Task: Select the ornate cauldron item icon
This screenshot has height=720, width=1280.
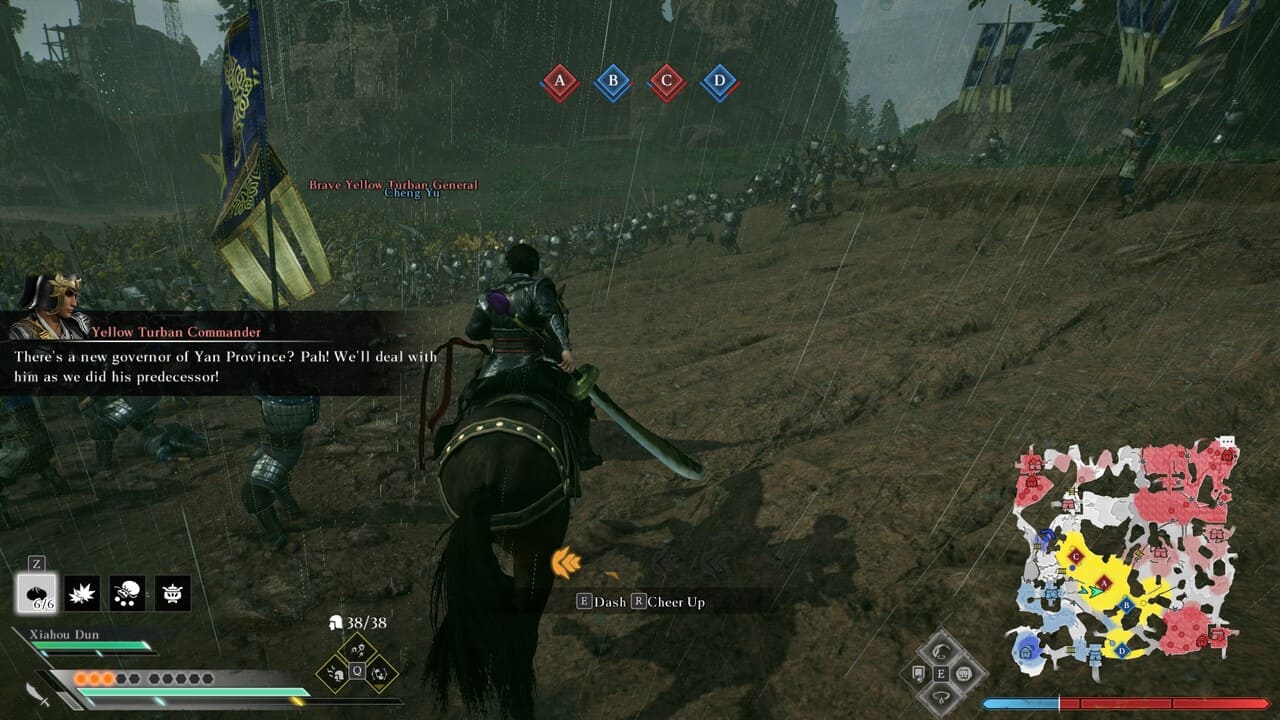Action: (172, 594)
